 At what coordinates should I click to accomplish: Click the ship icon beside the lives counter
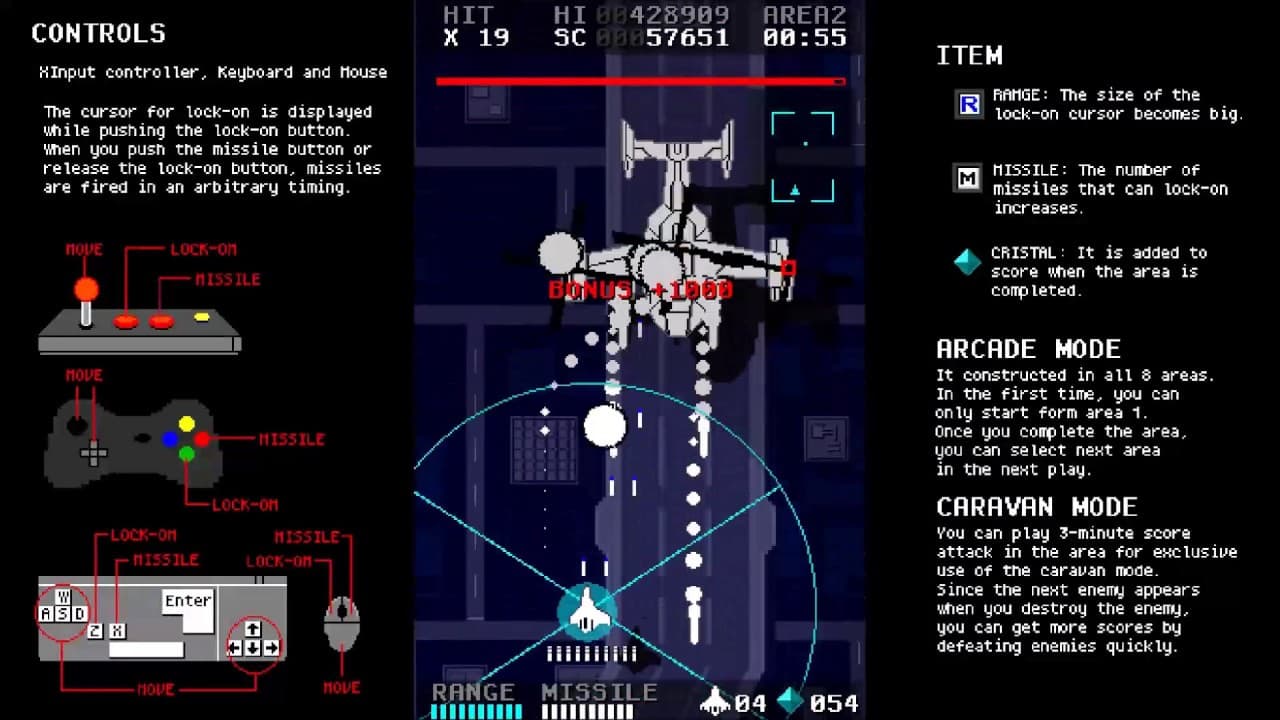click(x=717, y=701)
